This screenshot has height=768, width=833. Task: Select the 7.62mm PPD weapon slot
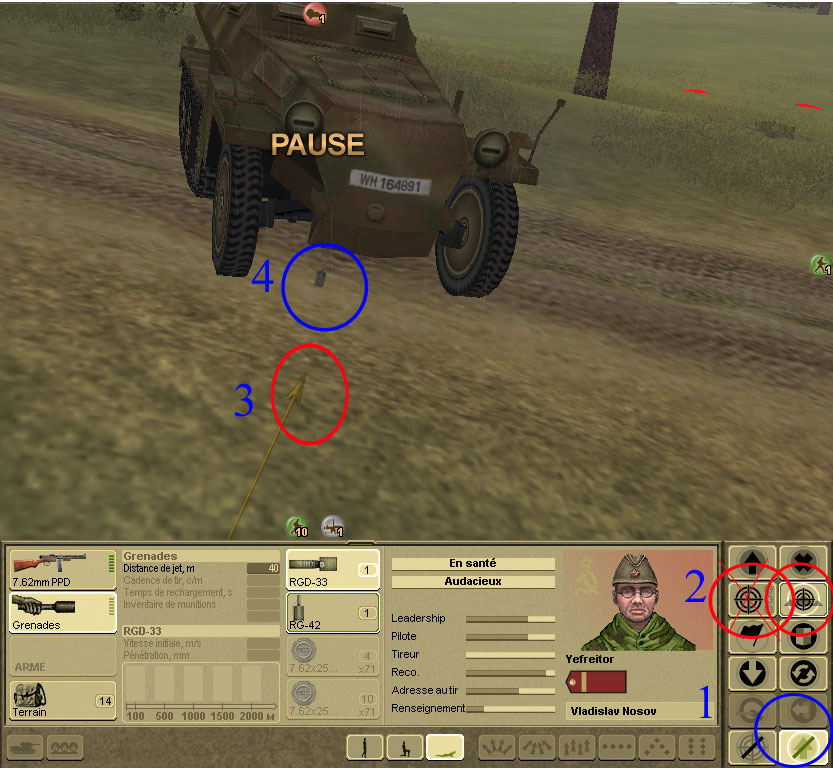coord(60,568)
